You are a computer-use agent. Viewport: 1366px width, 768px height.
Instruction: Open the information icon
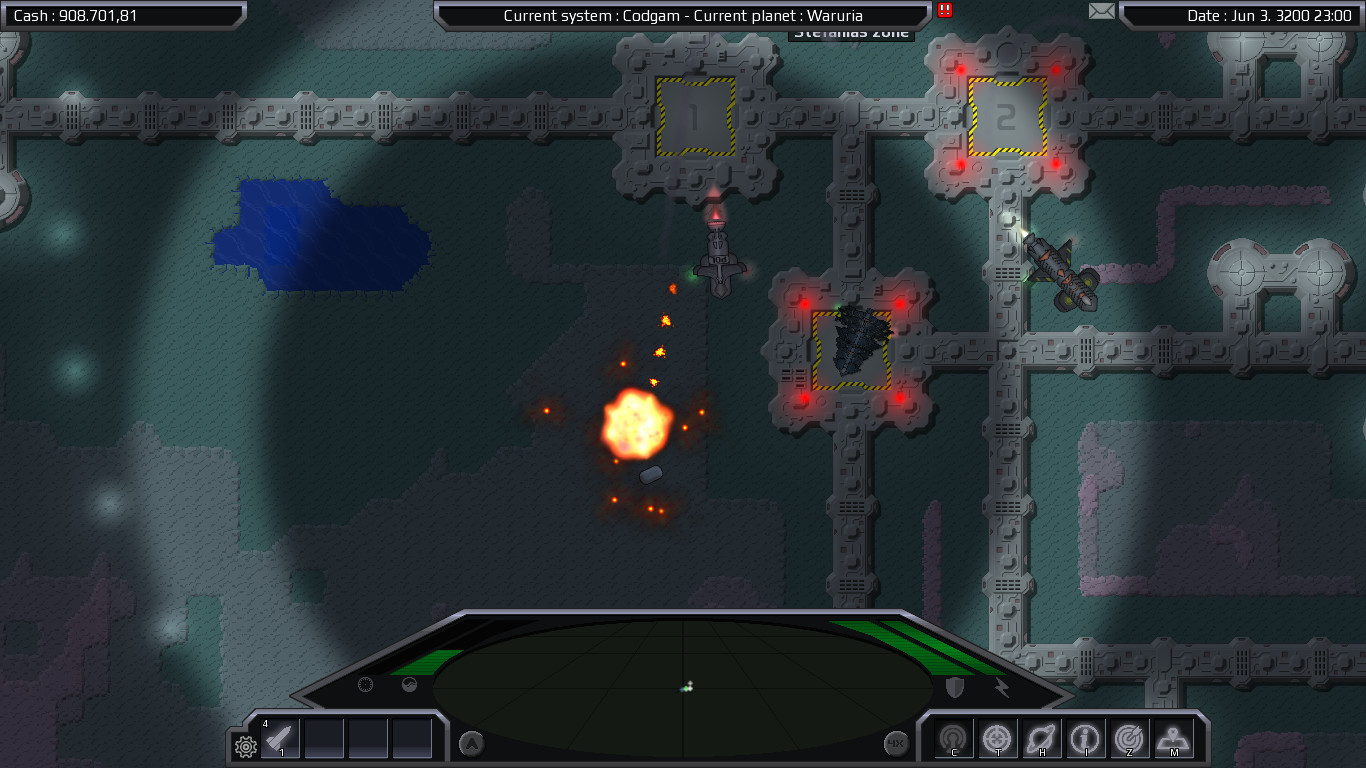[1086, 739]
